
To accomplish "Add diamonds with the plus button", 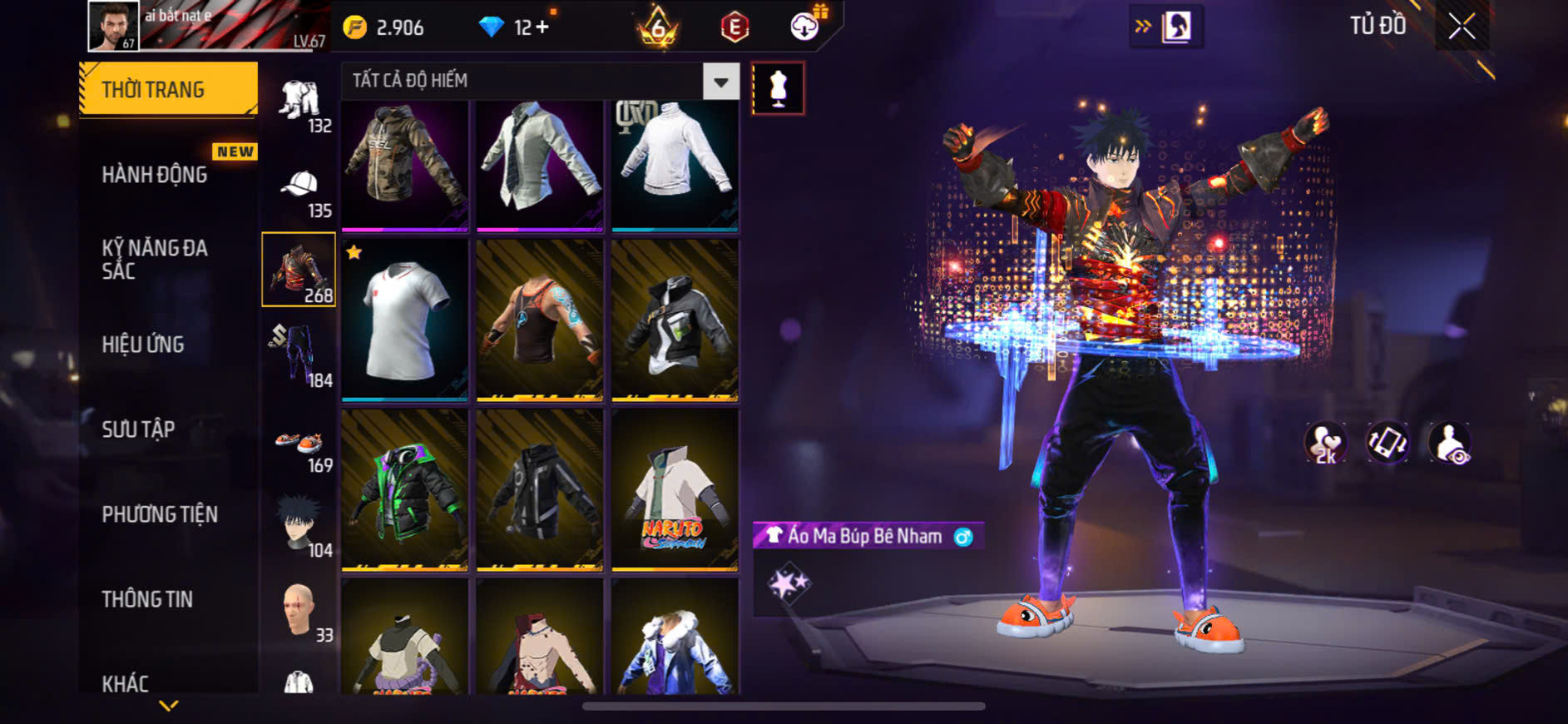I will 542,27.
